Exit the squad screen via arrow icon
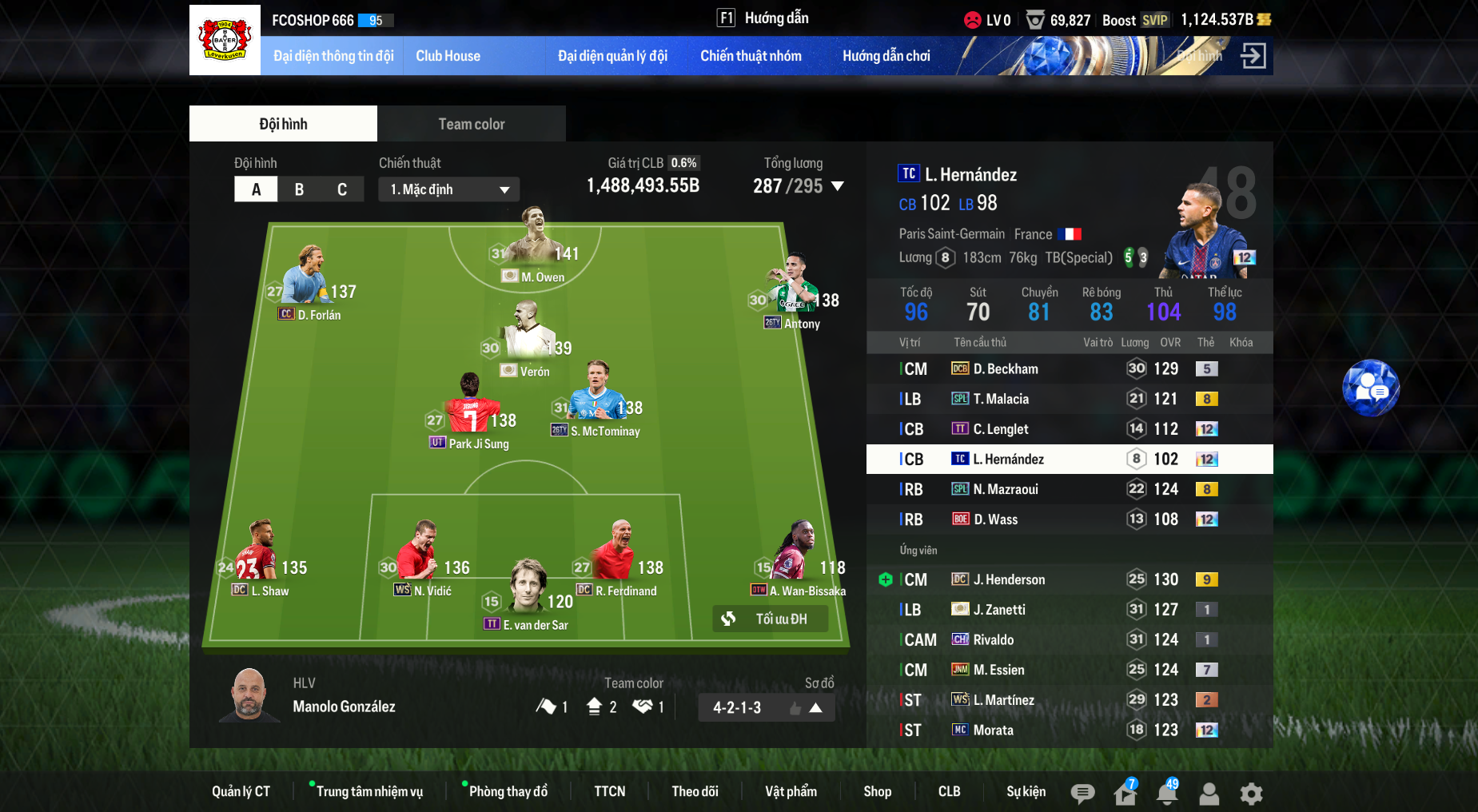This screenshot has width=1478, height=812. 1253,56
